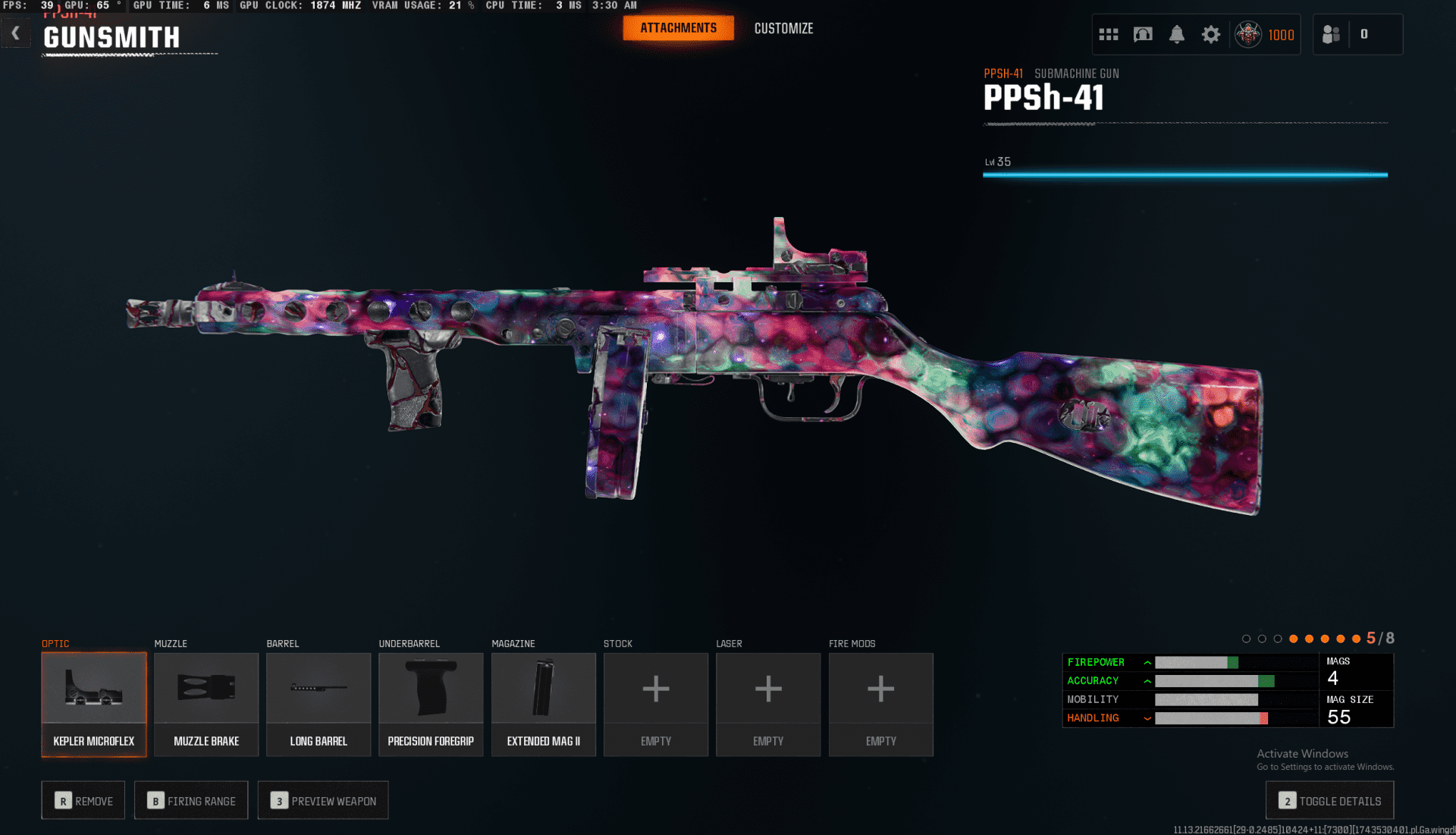Go back using the arrow beside Gunsmith

click(16, 33)
